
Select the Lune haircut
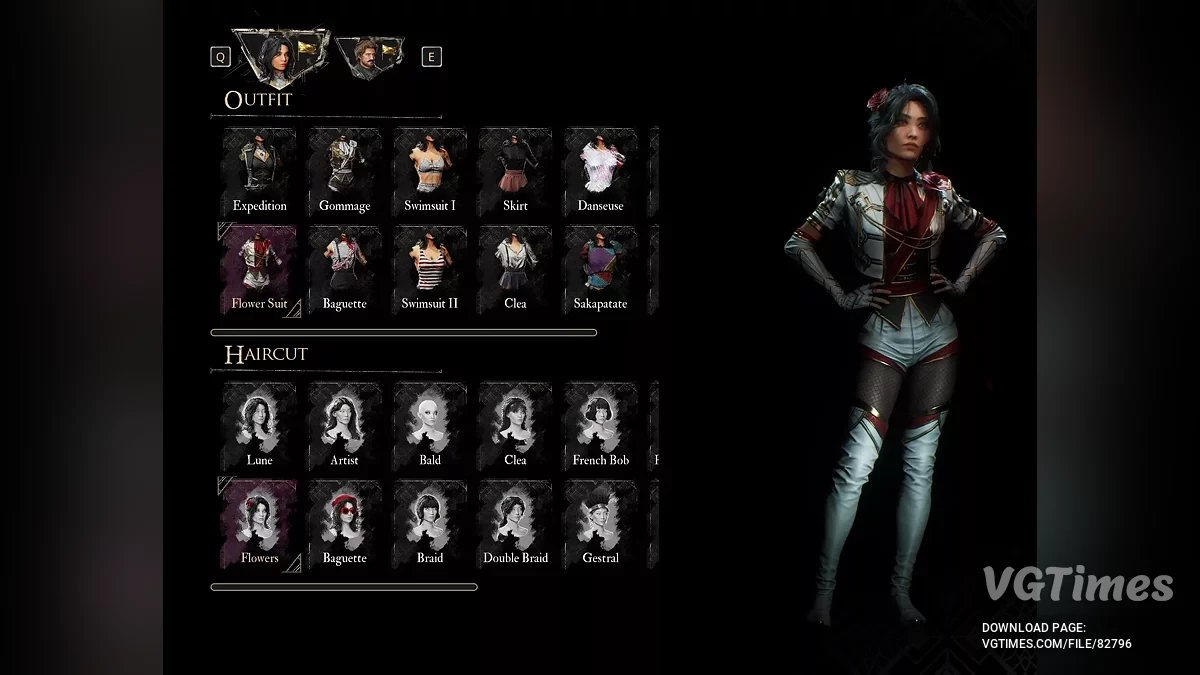coord(259,424)
